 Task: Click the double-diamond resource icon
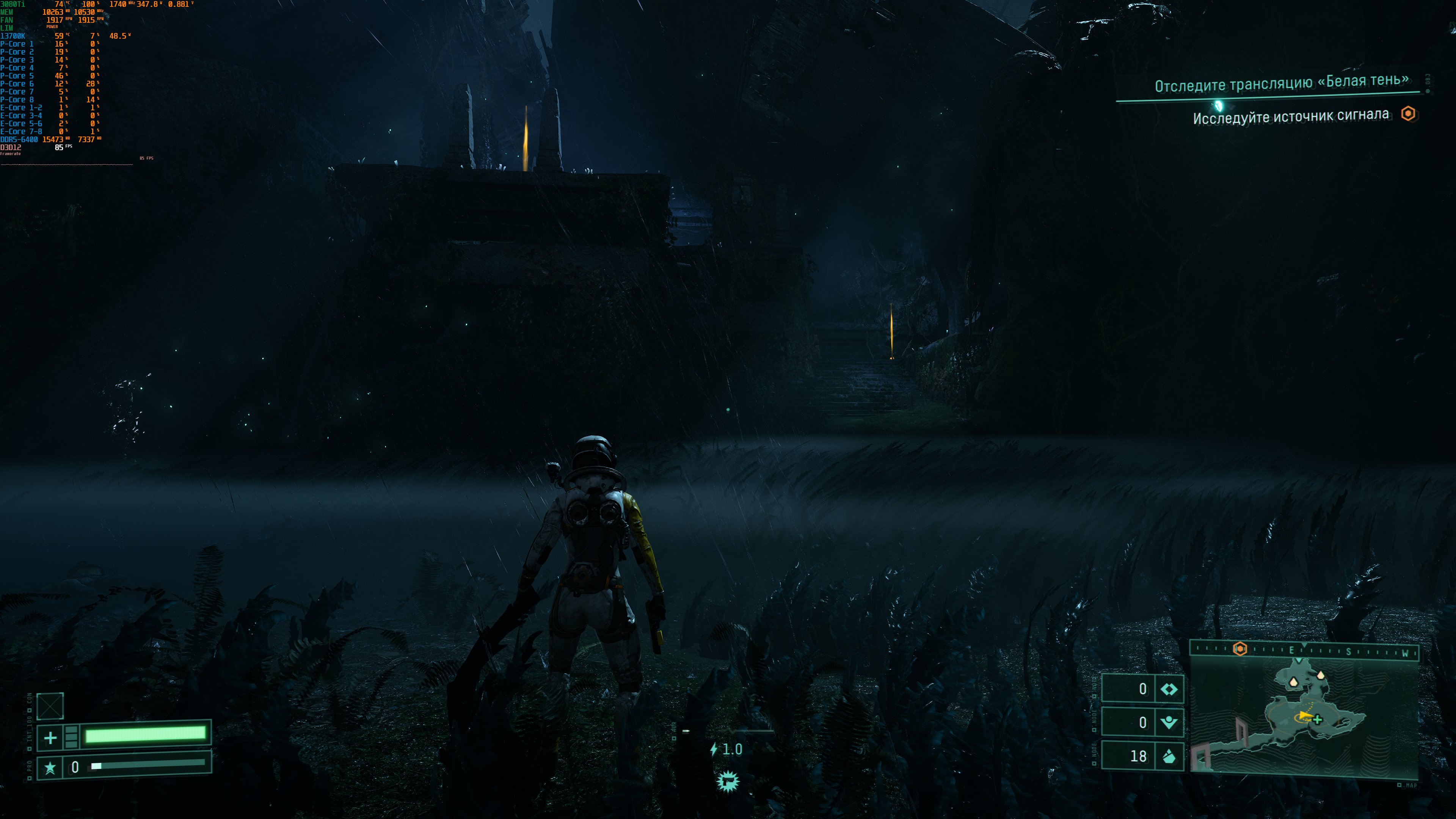(1169, 689)
